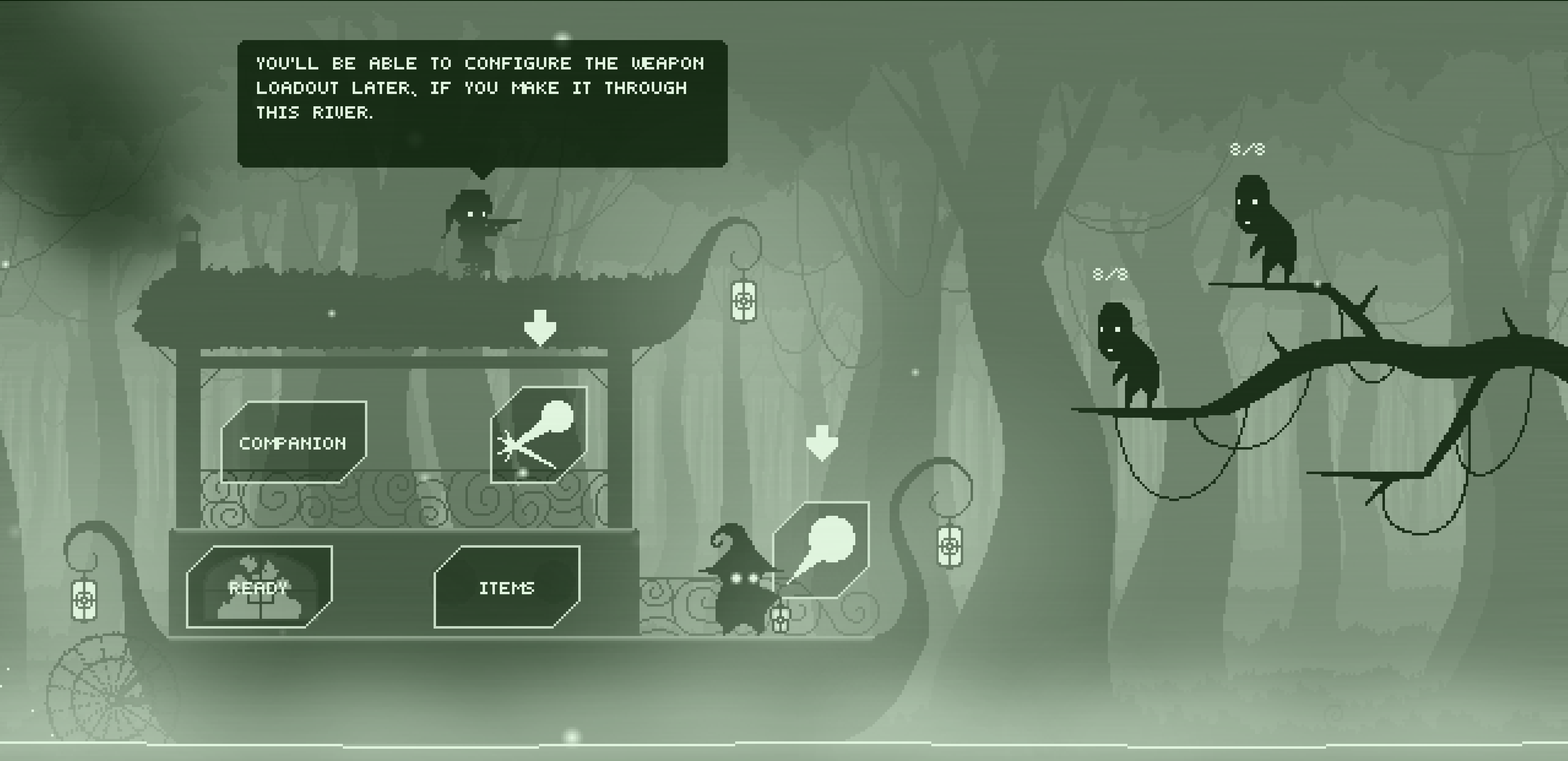Open the Companion menu
The height and width of the screenshot is (761, 1568).
click(x=293, y=443)
